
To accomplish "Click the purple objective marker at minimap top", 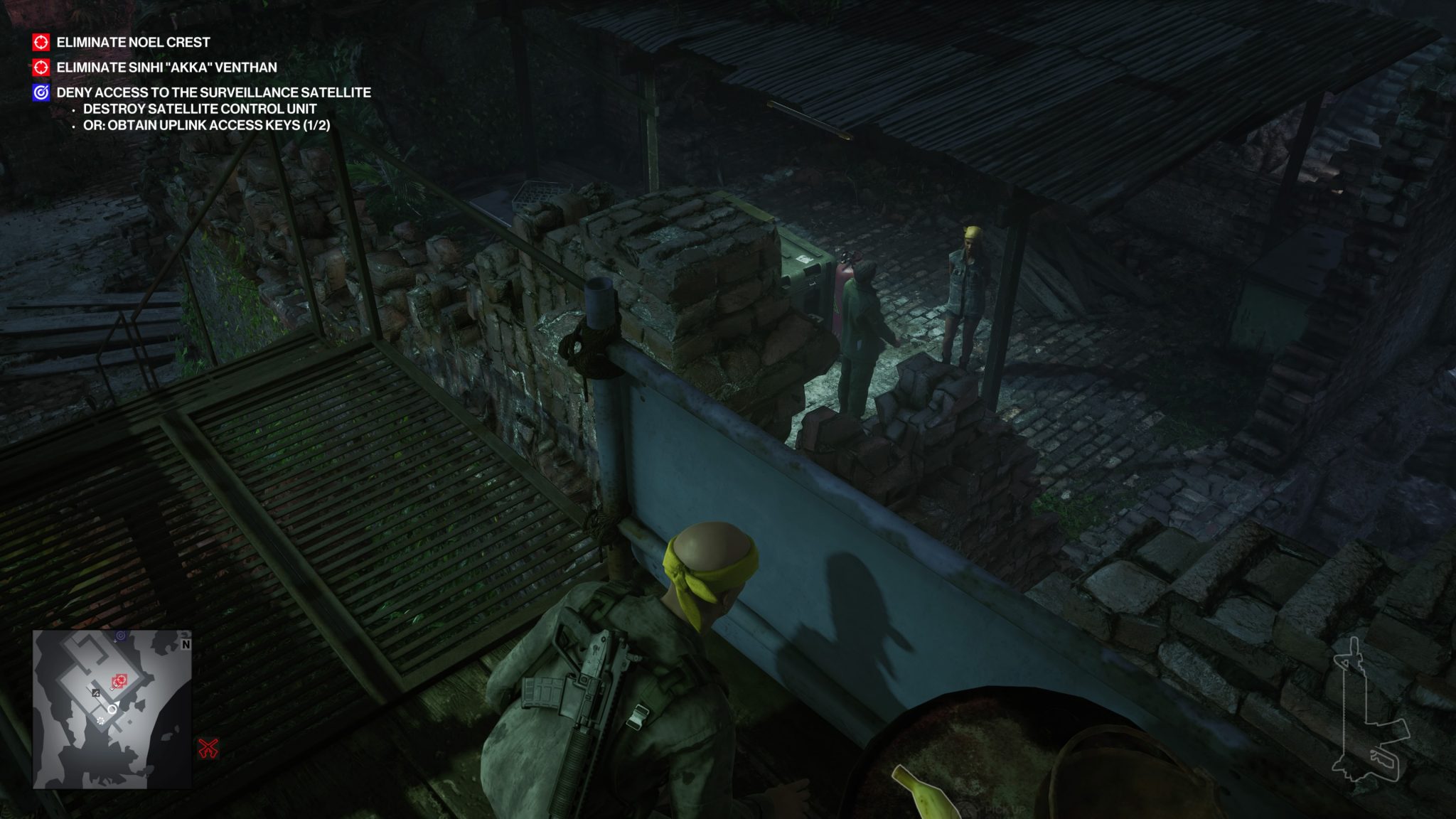I will pyautogui.click(x=121, y=635).
